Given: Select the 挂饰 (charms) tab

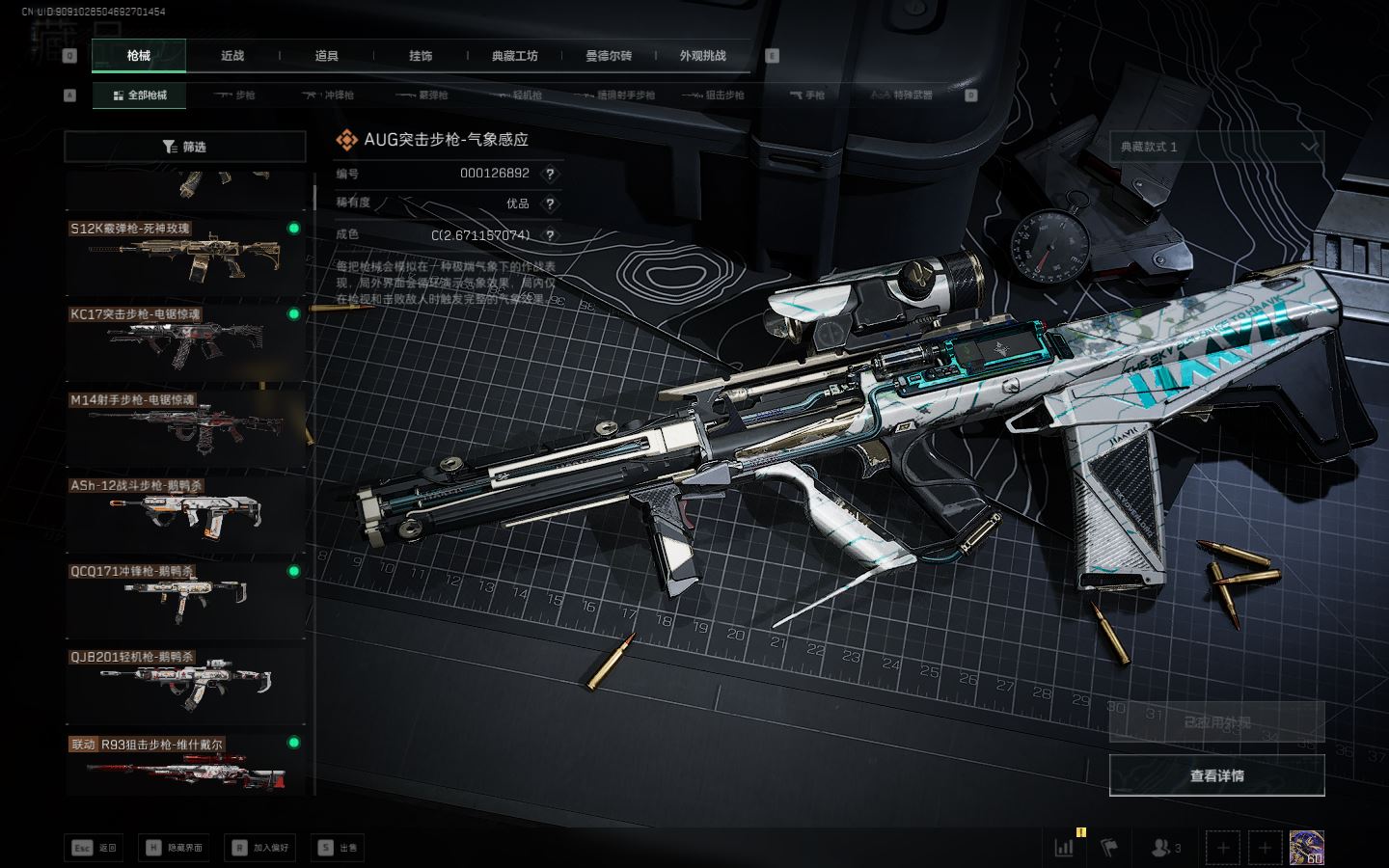Looking at the screenshot, I should pos(421,56).
